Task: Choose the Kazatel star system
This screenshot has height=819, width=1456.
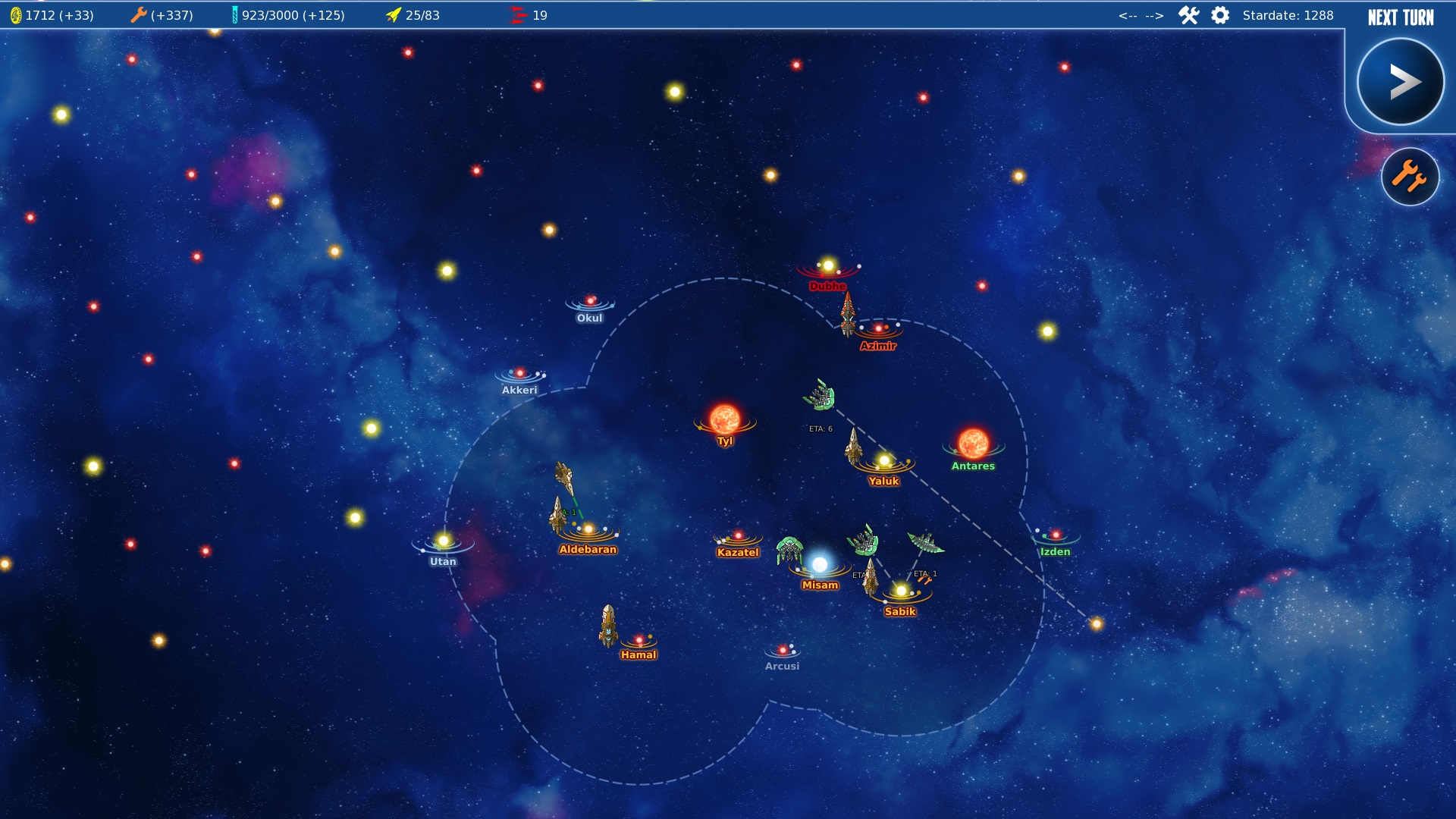Action: tap(738, 536)
